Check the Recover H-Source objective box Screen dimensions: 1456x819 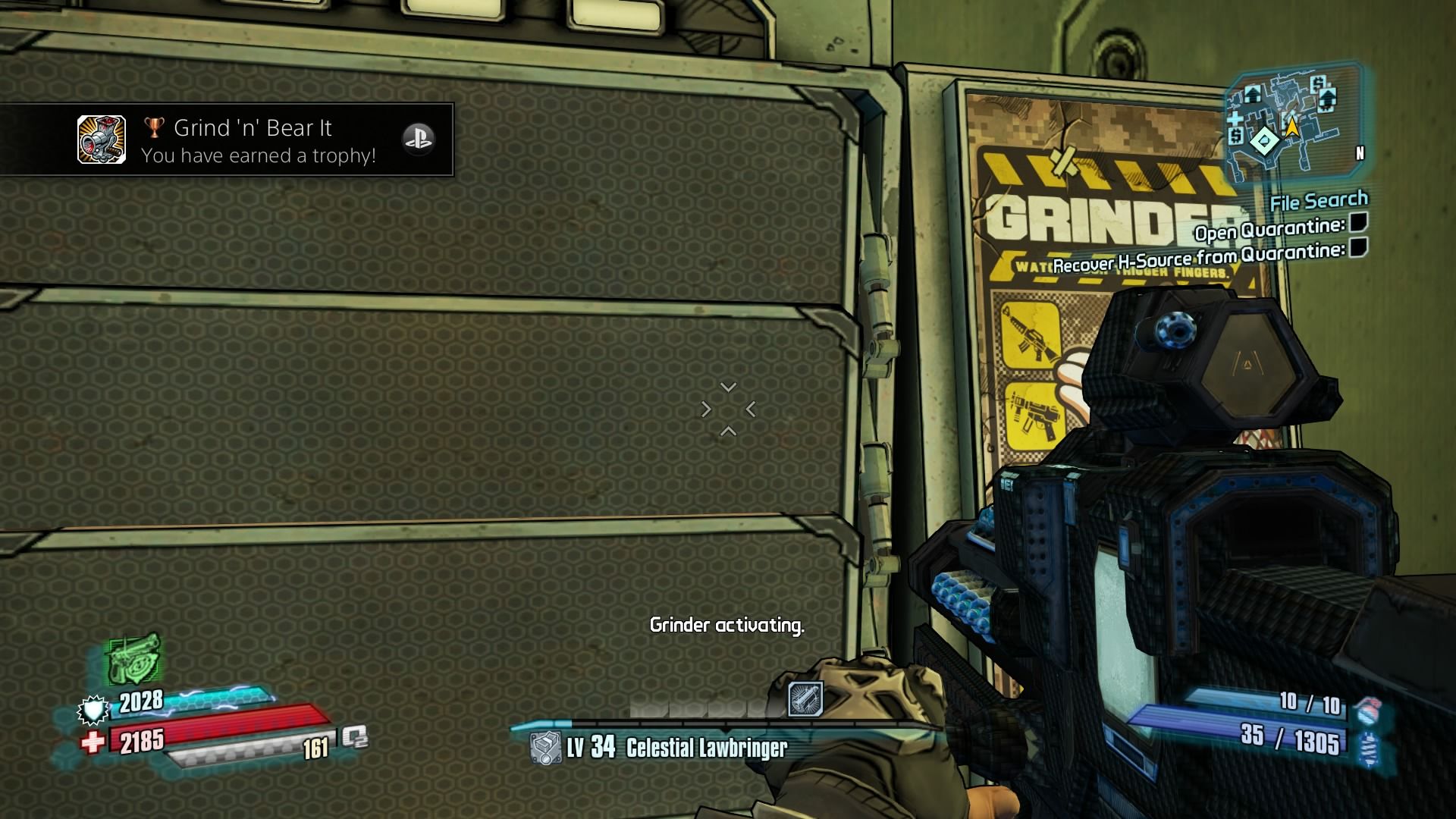(1358, 247)
